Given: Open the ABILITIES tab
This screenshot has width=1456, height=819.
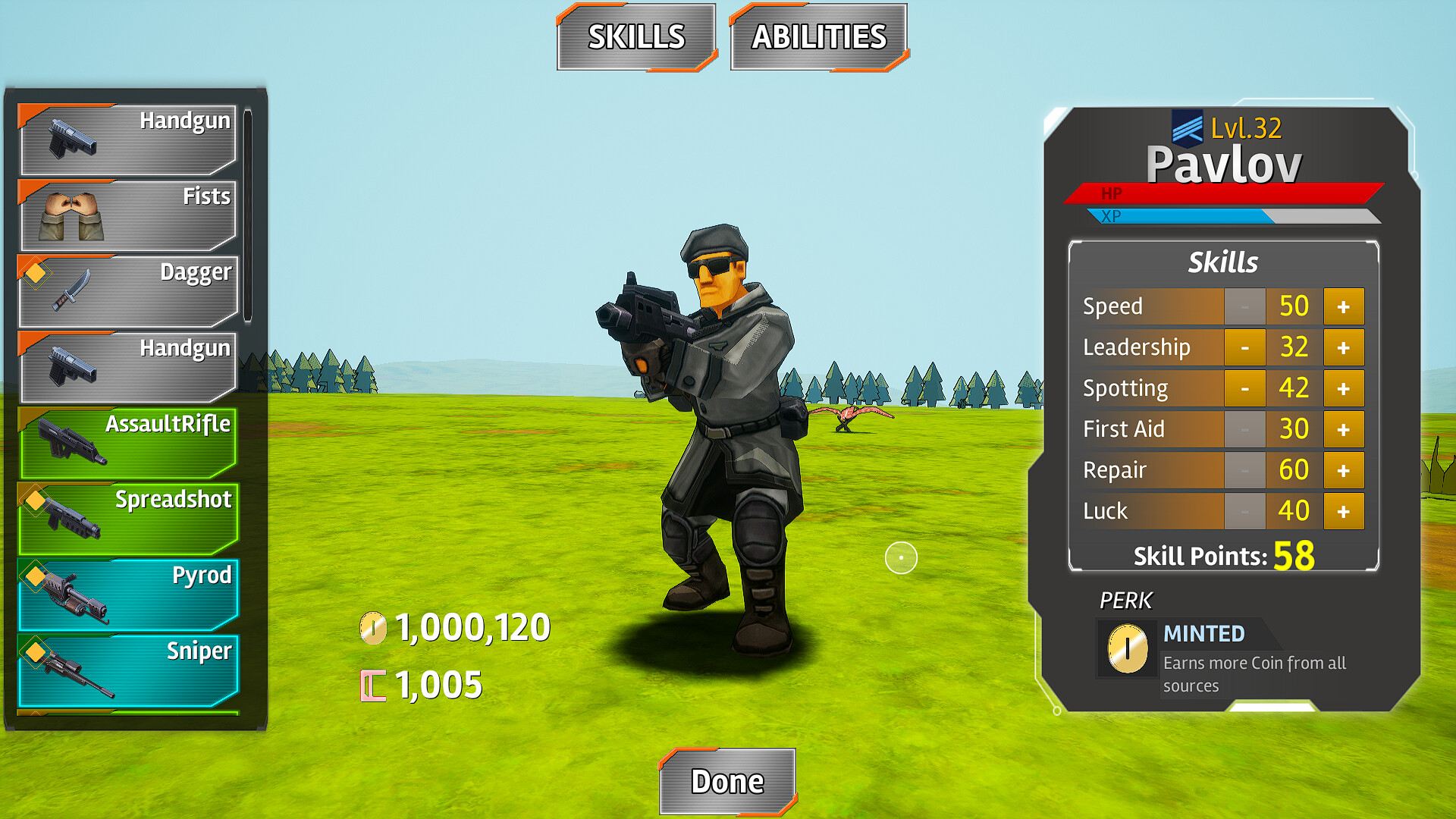Looking at the screenshot, I should (x=817, y=35).
